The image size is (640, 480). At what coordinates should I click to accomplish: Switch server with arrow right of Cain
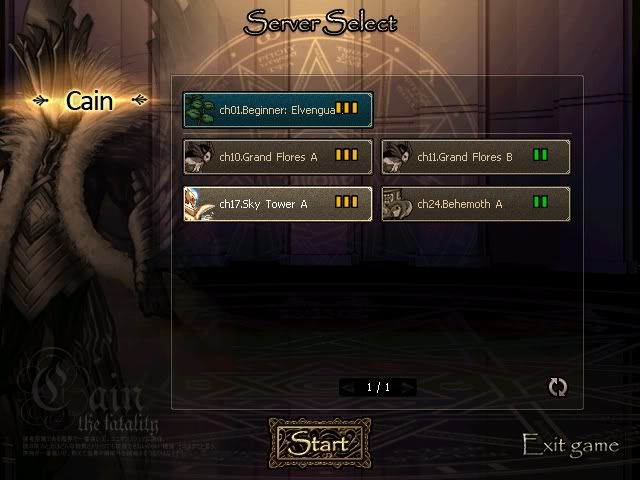138,100
